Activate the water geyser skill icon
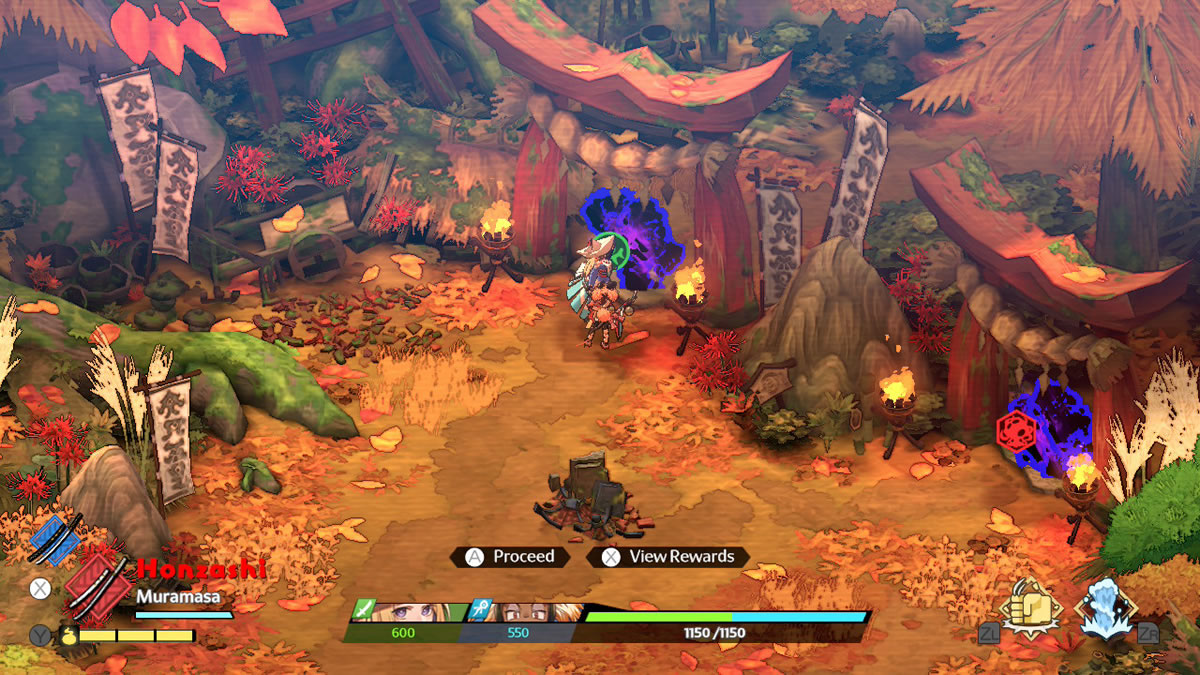This screenshot has height=675, width=1200. tap(1106, 607)
